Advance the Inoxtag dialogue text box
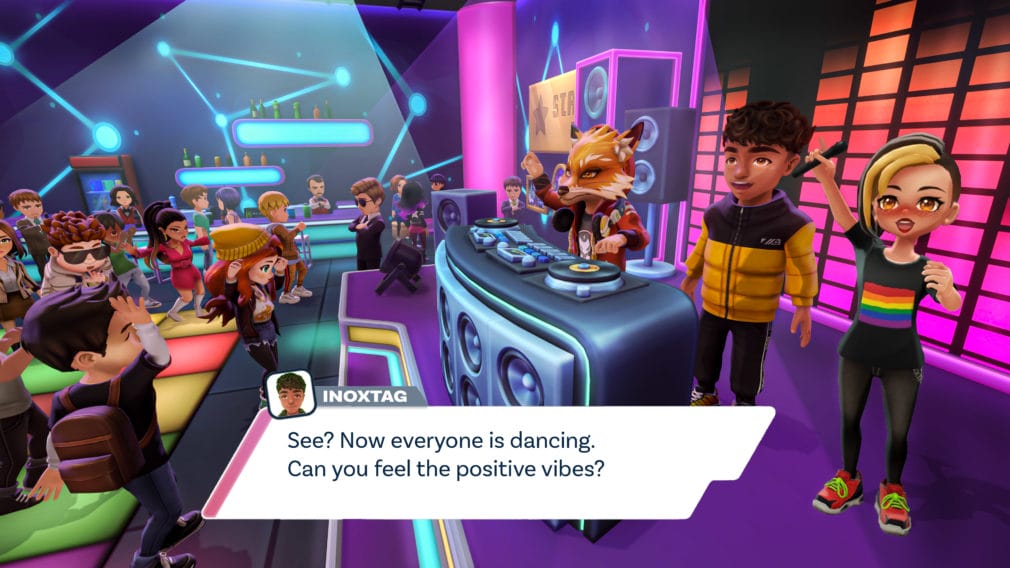1010x568 pixels. click(490, 460)
